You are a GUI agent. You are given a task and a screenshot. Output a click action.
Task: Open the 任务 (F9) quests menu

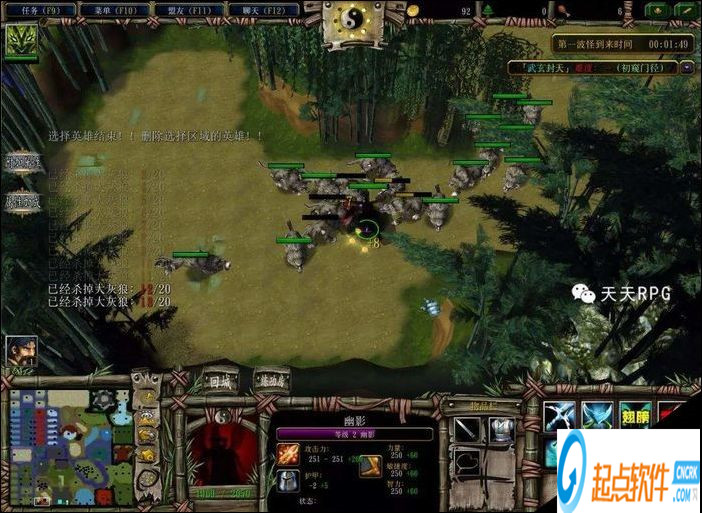tap(39, 10)
